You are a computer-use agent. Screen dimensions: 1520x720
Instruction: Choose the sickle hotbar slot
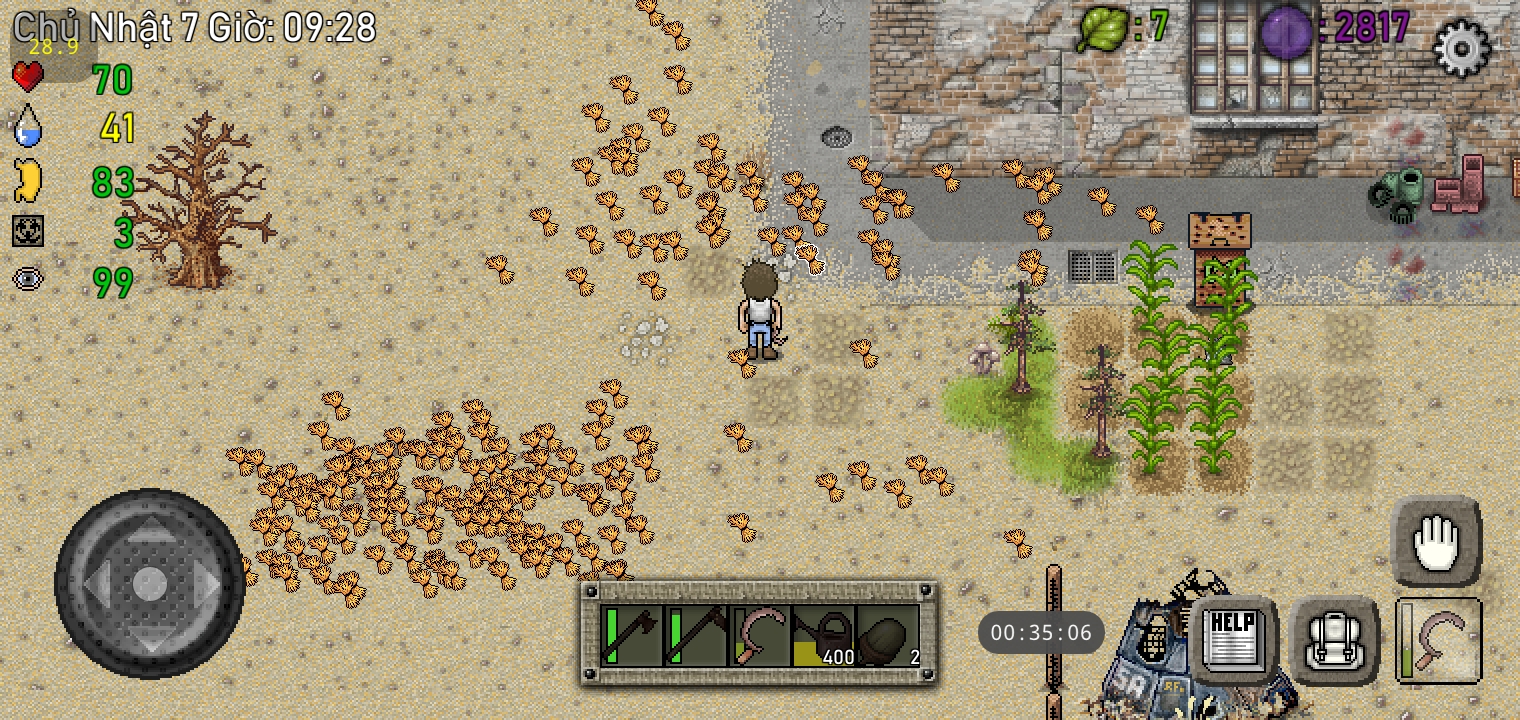760,636
